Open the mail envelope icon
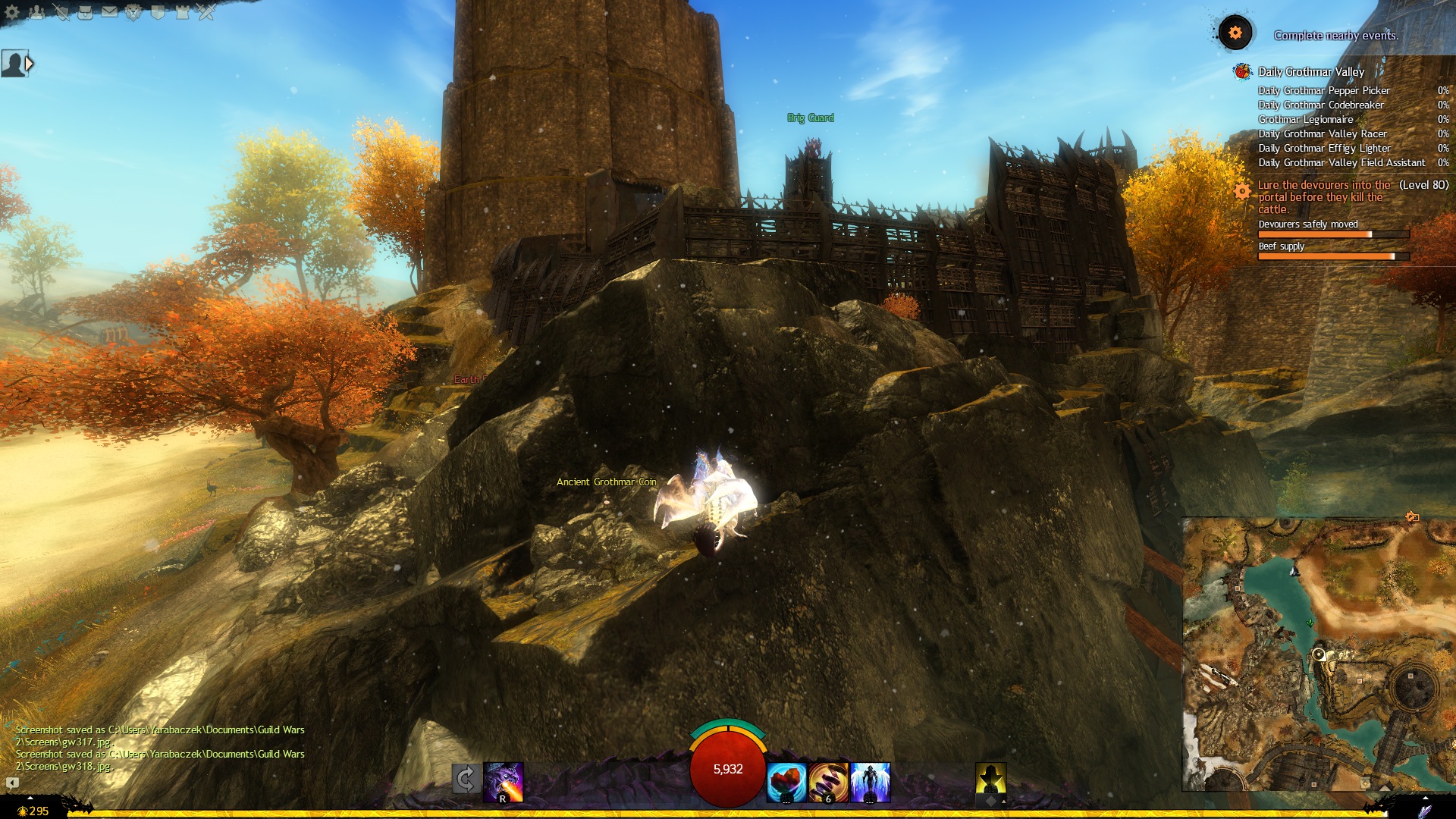The height and width of the screenshot is (819, 1456). (109, 12)
